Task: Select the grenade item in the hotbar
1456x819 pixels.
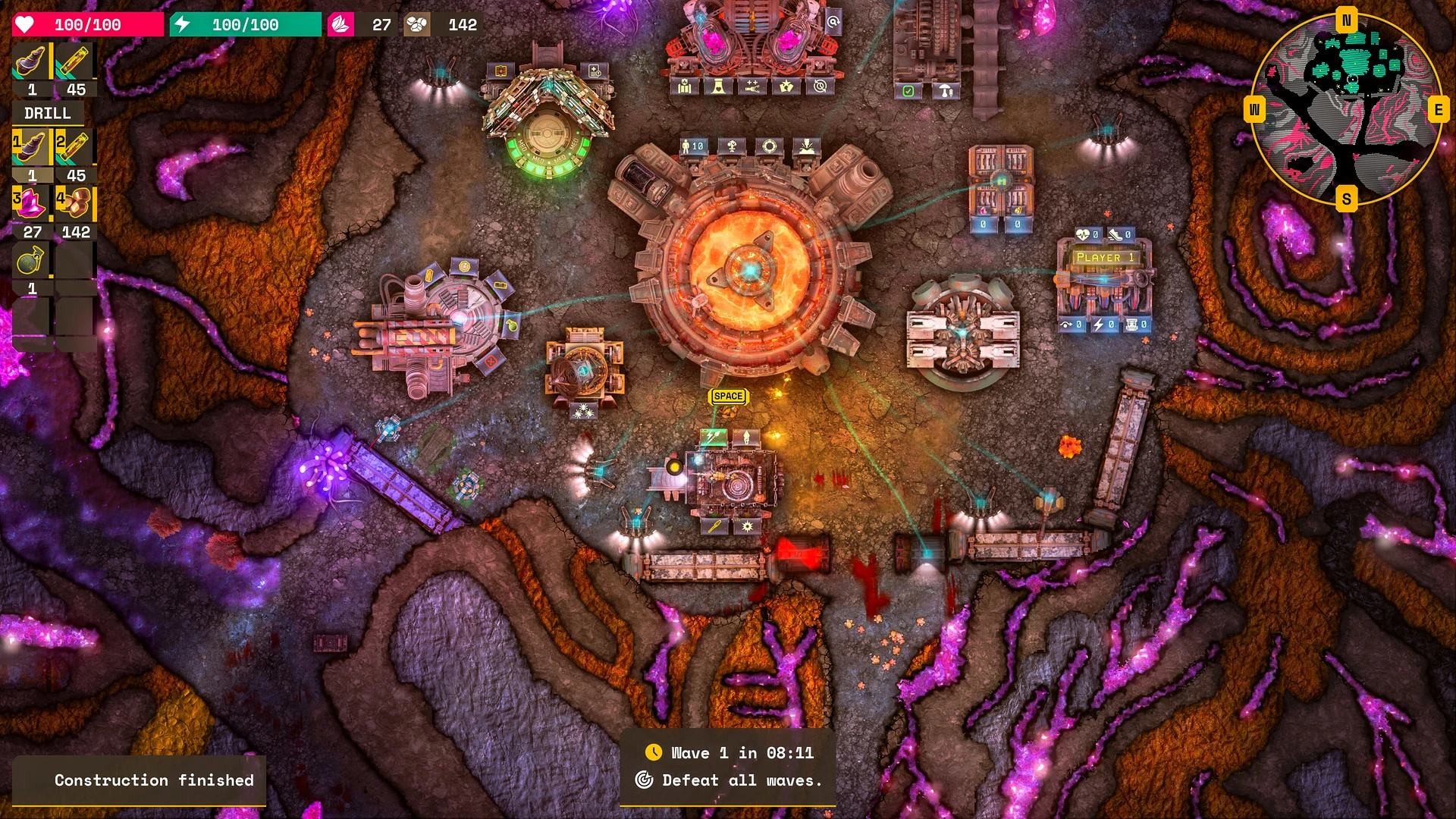Action: 30,259
